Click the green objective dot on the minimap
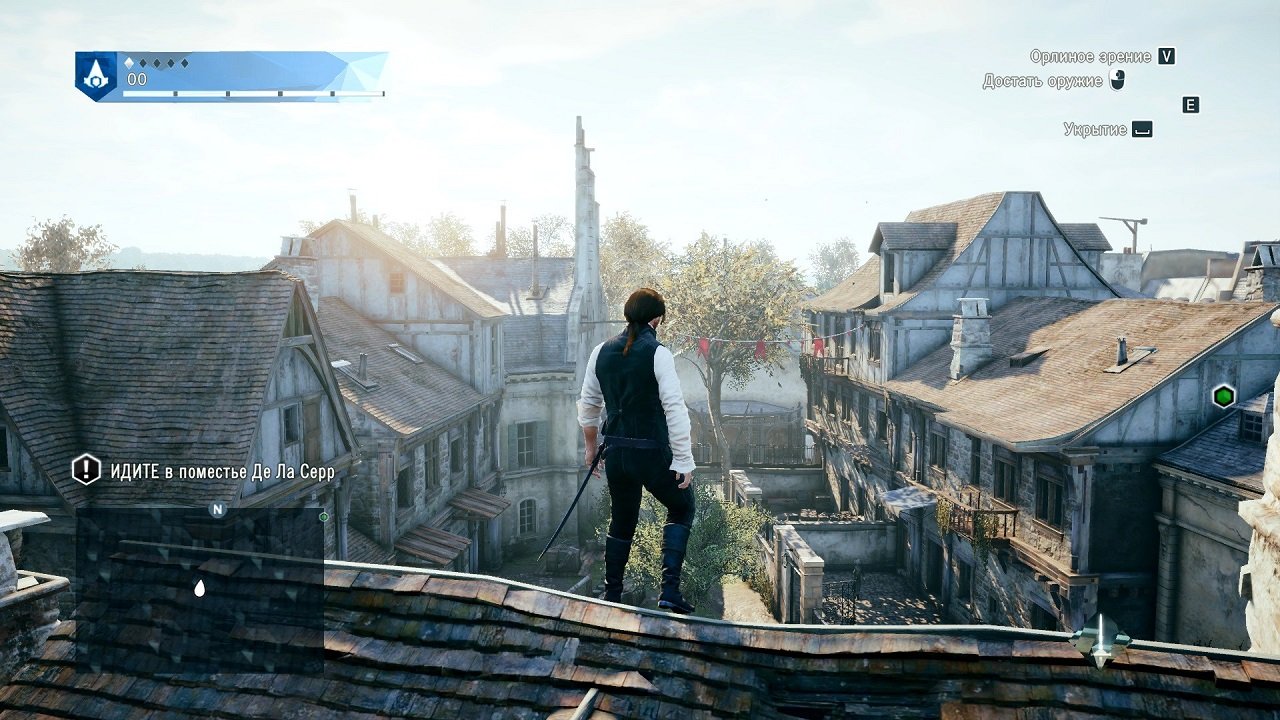Screen dimensions: 1280x720 pos(324,518)
